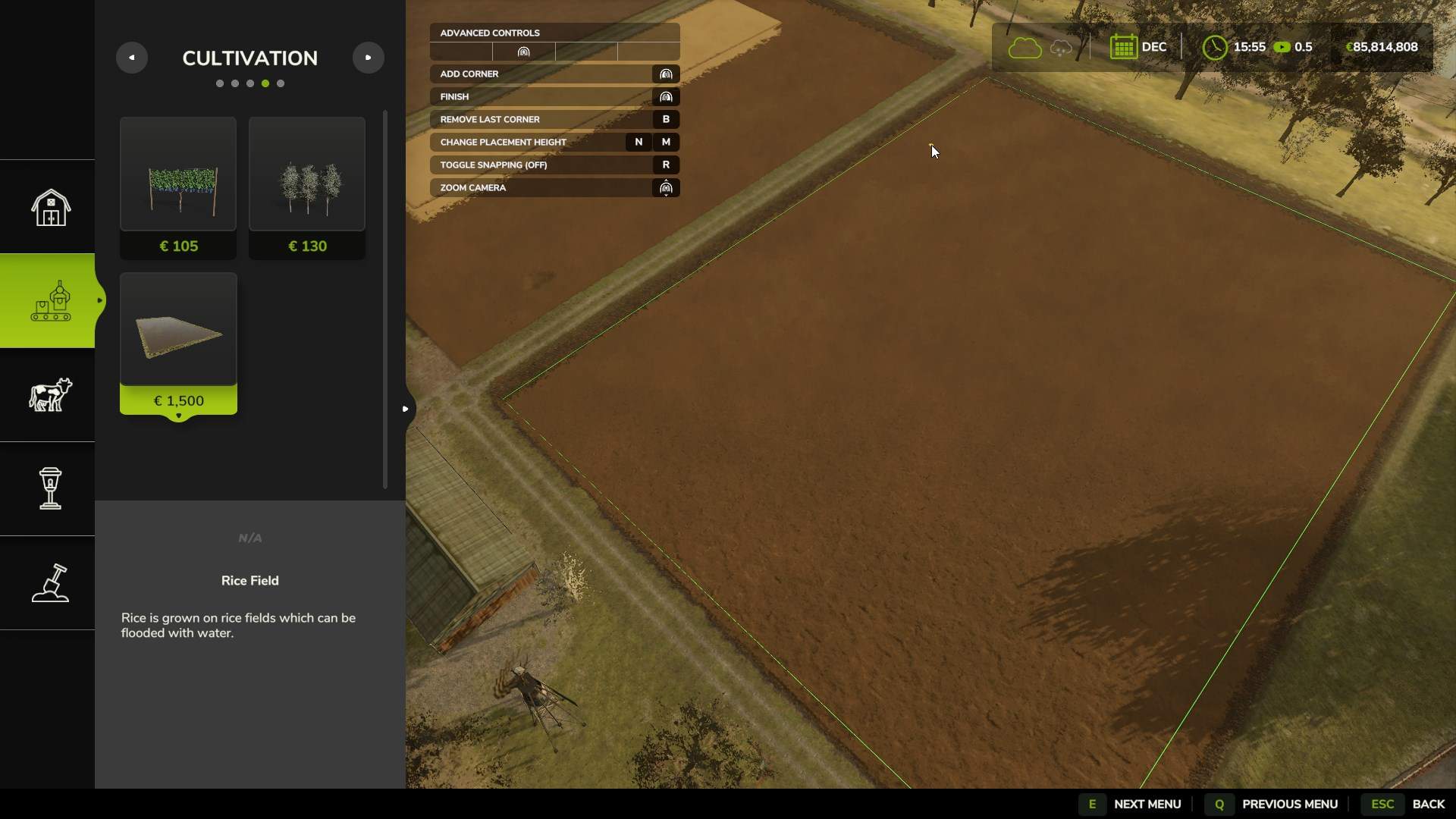Open the street lamp decoration category
Image resolution: width=1456 pixels, height=819 pixels.
tap(50, 489)
